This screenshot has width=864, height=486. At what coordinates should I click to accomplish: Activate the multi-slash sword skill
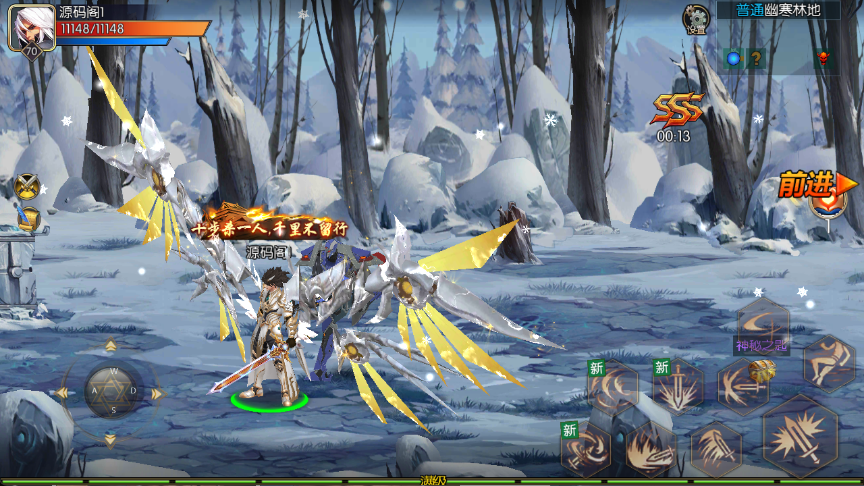point(716,448)
